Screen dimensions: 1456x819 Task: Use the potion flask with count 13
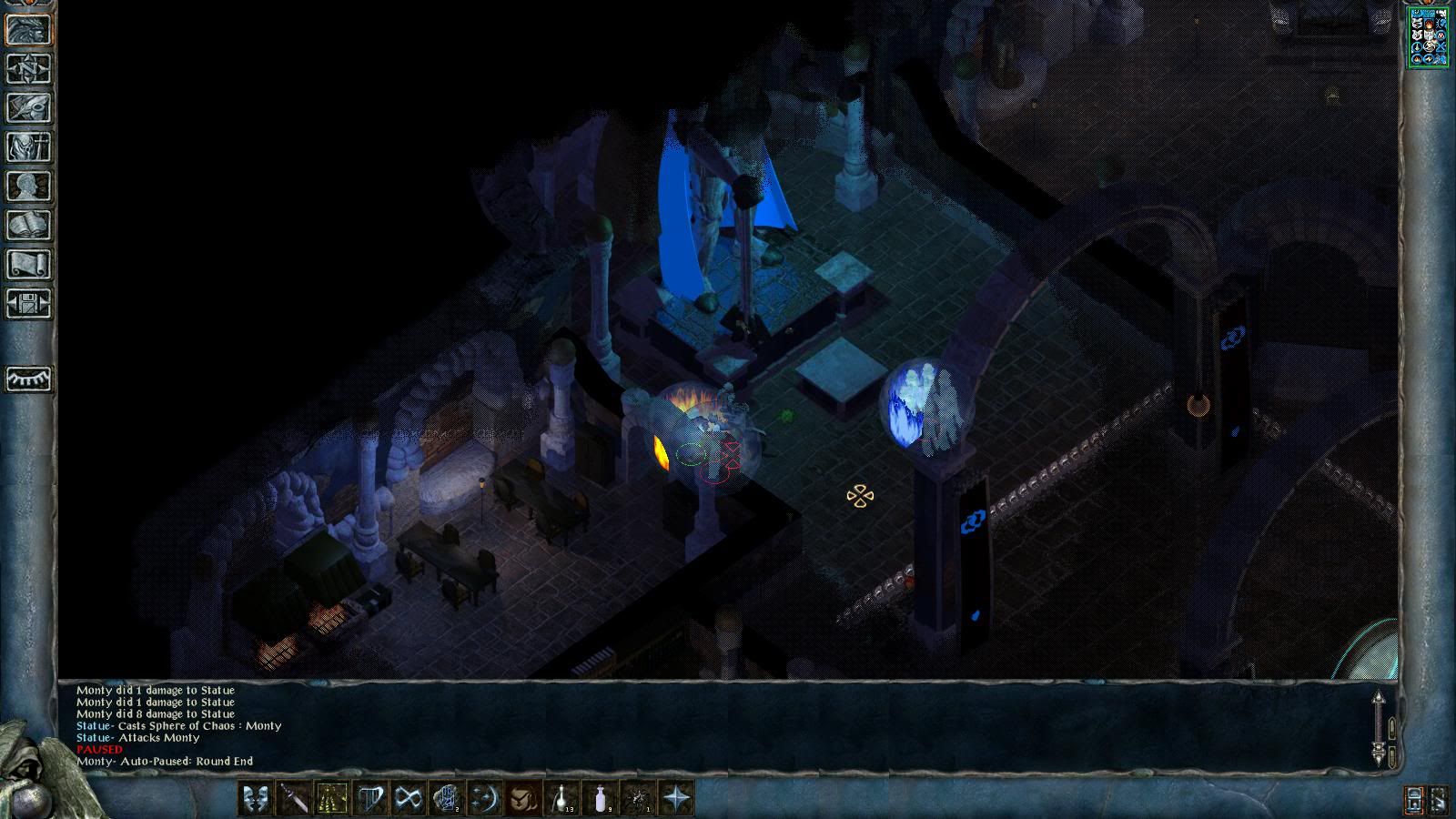pos(561,798)
